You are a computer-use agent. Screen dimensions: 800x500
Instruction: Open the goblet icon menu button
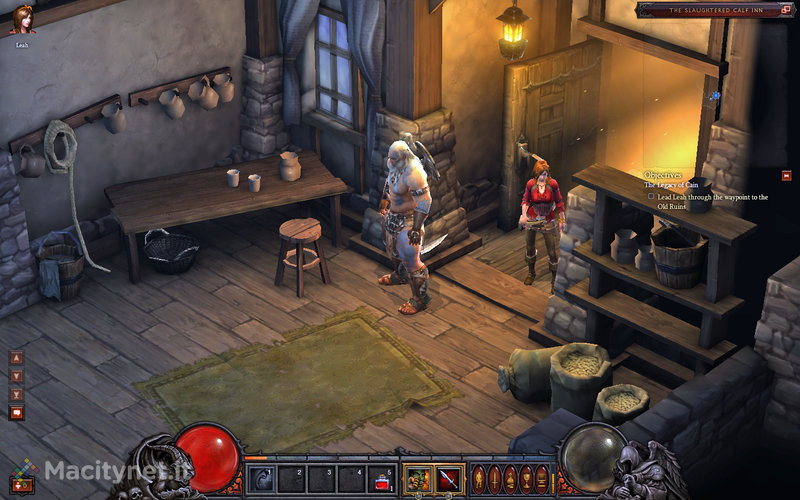point(526,478)
